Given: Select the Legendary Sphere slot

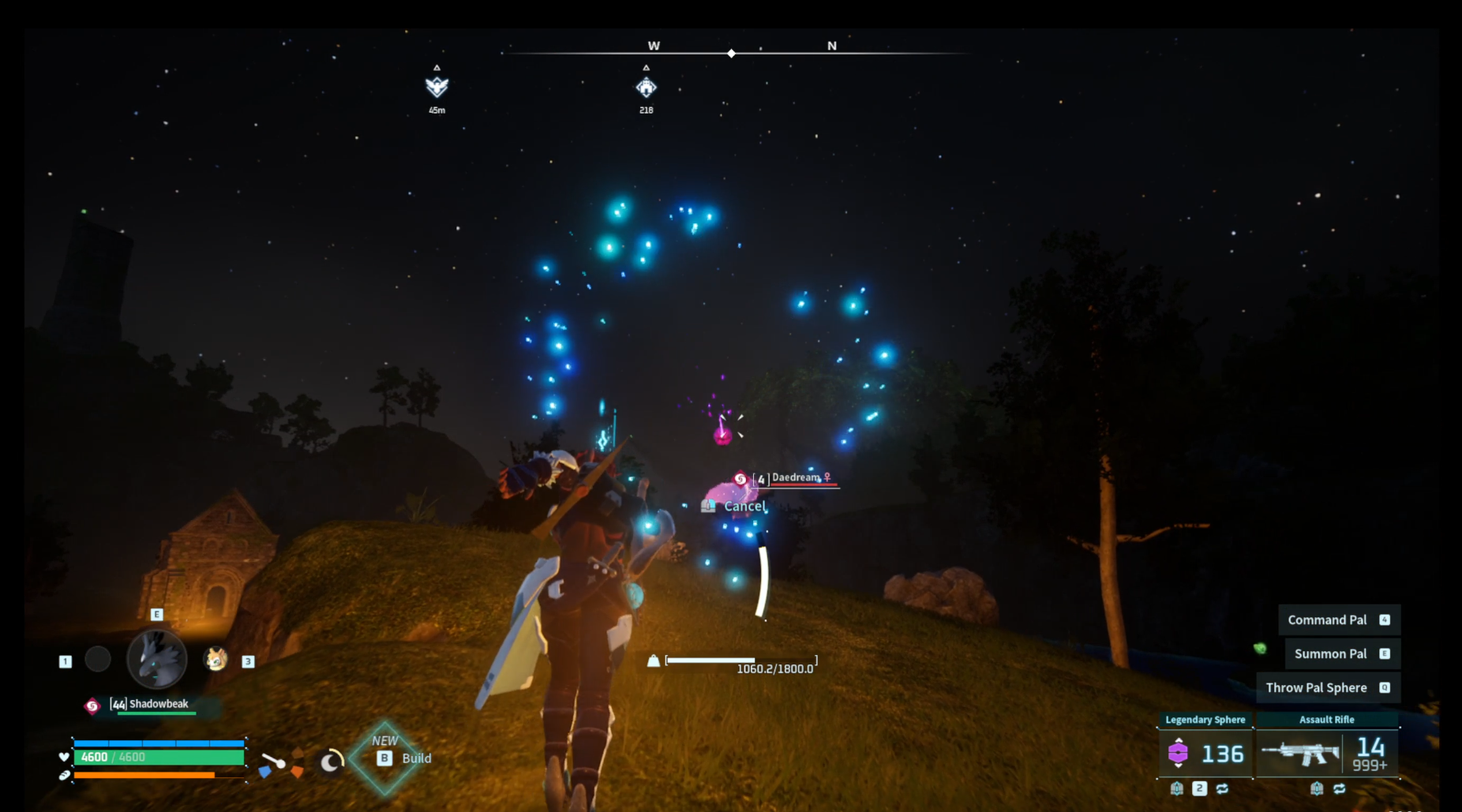Looking at the screenshot, I should click(1205, 753).
